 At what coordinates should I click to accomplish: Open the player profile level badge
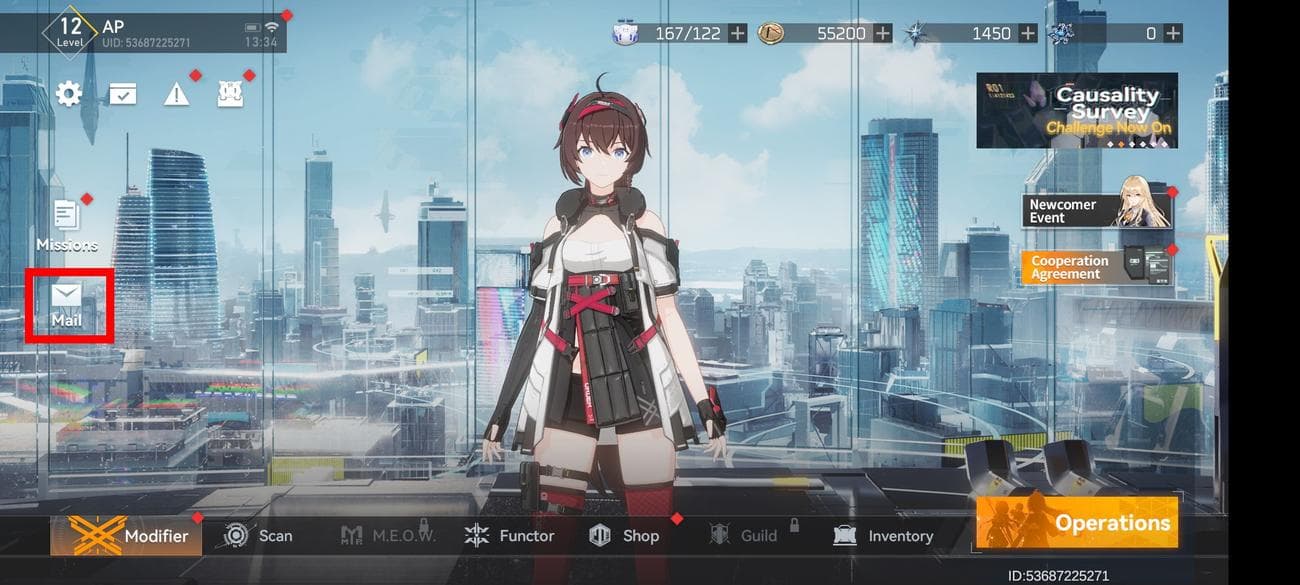[x=70, y=32]
